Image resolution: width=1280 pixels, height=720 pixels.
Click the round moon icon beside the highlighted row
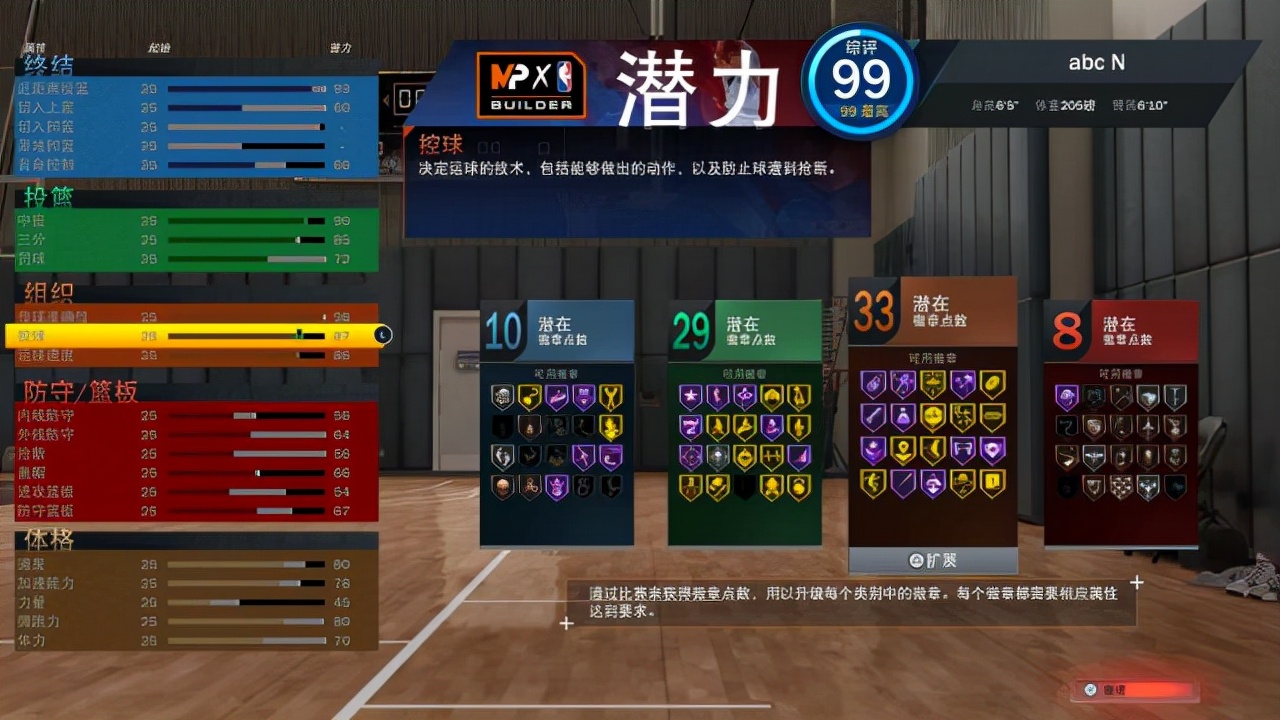click(x=381, y=335)
